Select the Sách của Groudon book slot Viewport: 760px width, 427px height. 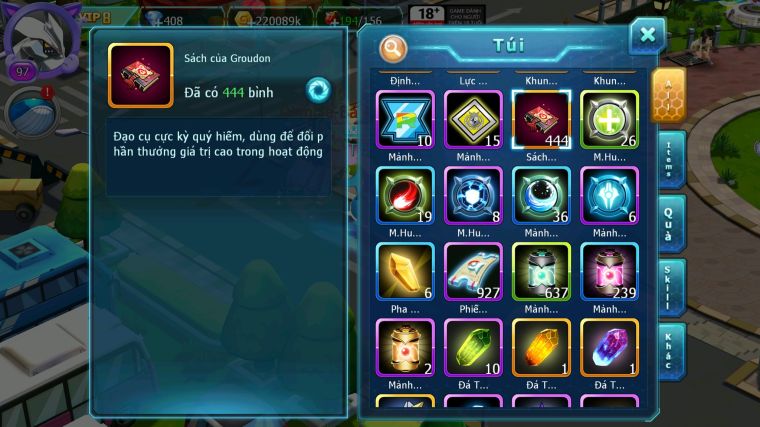point(541,120)
